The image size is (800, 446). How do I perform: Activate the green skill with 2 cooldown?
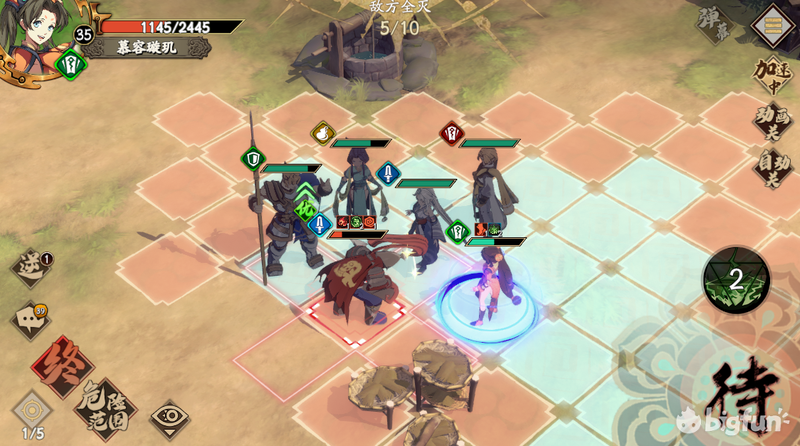tap(736, 280)
